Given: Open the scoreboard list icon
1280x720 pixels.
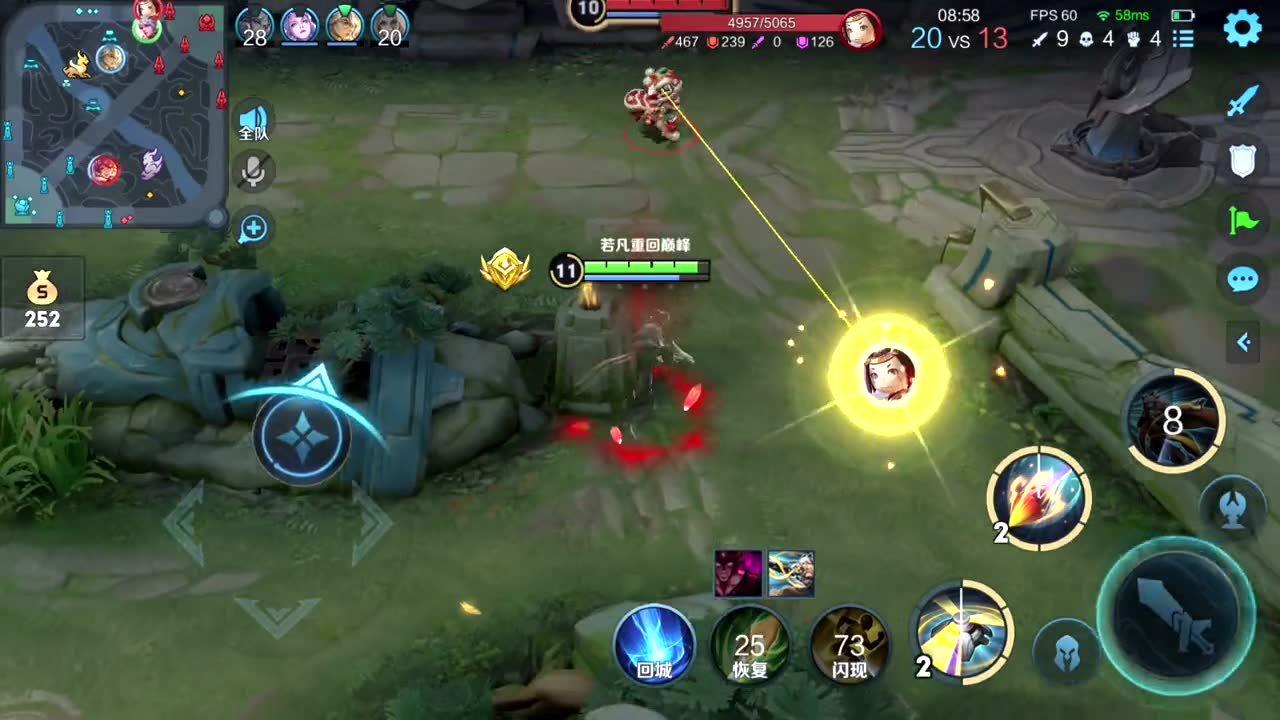Looking at the screenshot, I should coord(1183,39).
